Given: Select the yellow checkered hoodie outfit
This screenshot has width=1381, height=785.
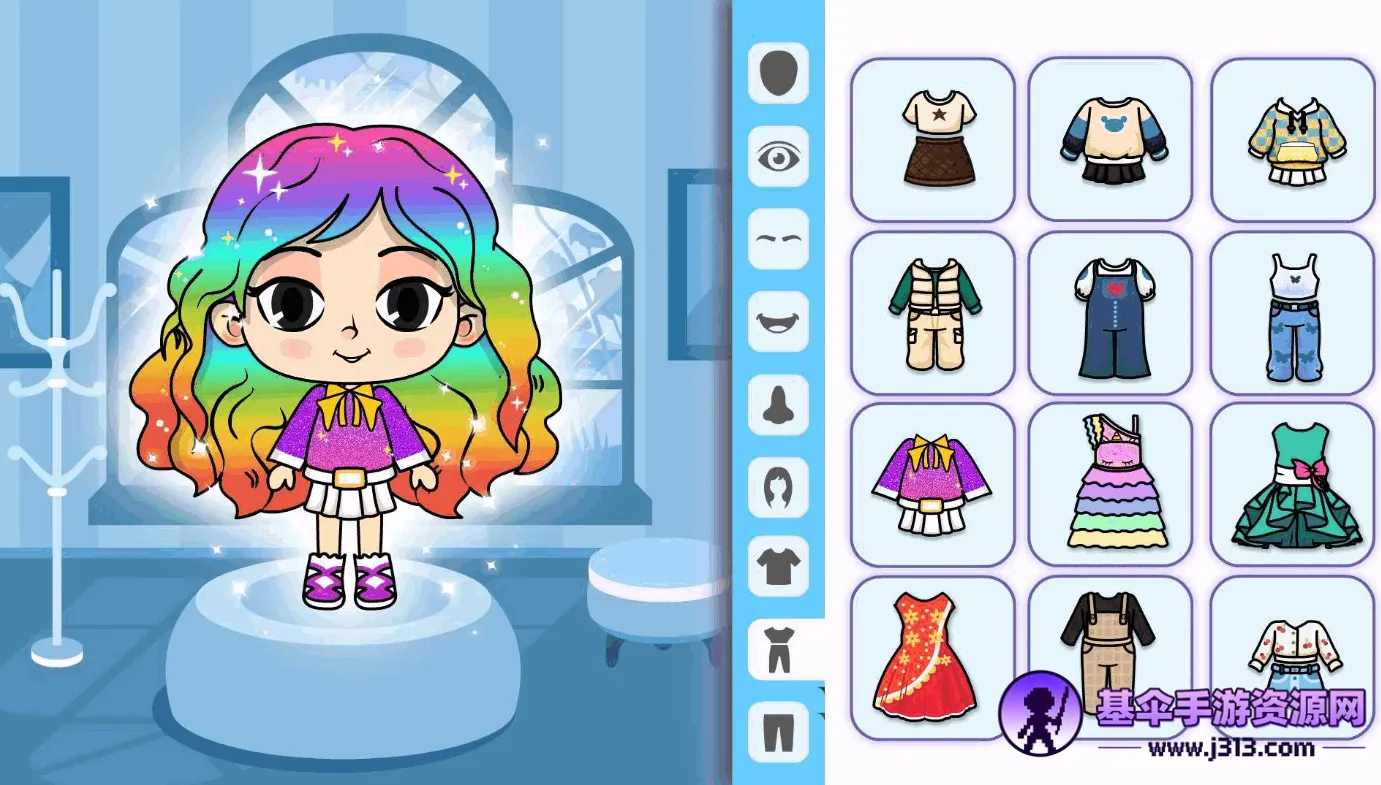Looking at the screenshot, I should coord(1292,139).
